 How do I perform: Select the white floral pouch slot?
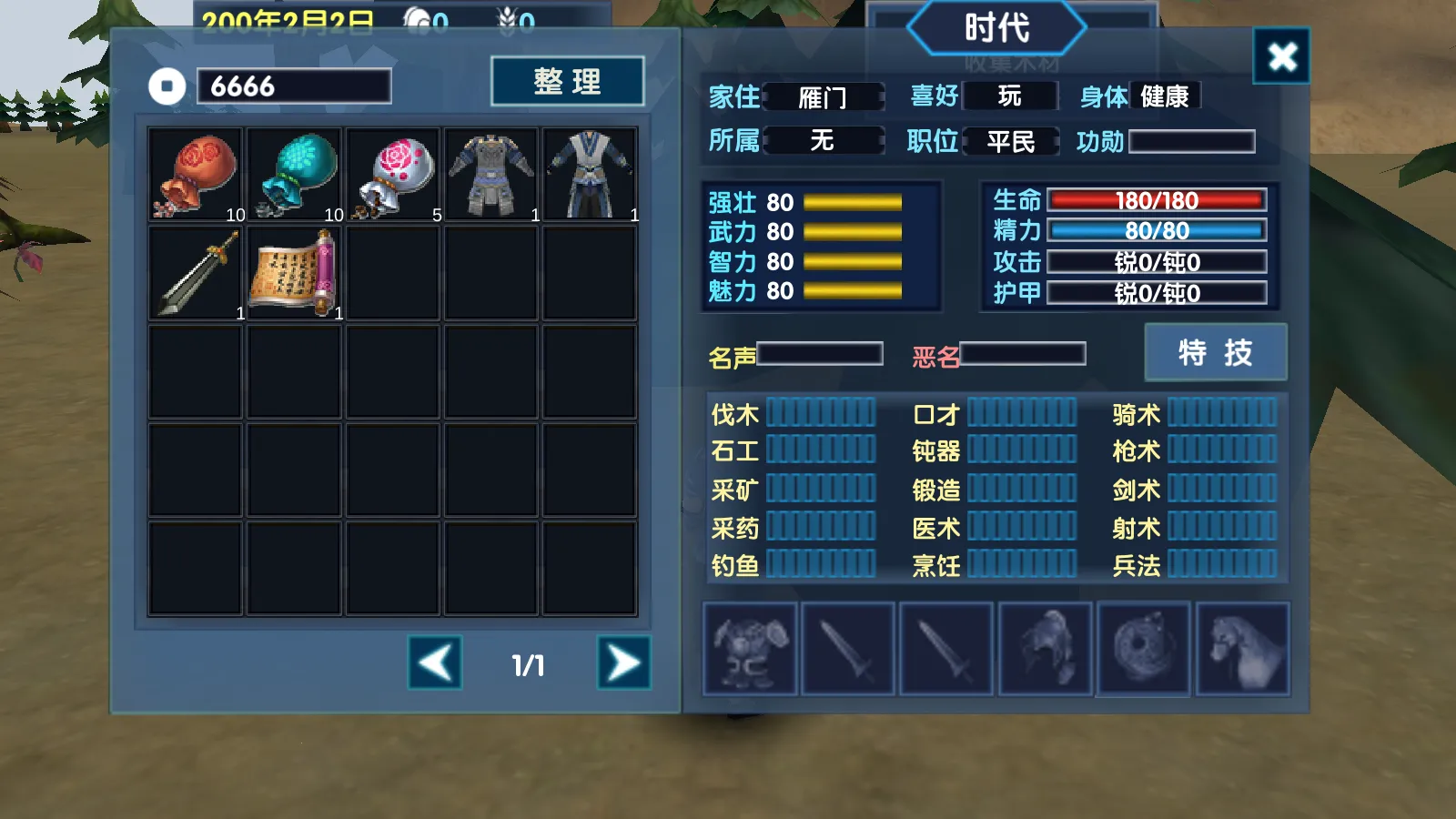(393, 175)
